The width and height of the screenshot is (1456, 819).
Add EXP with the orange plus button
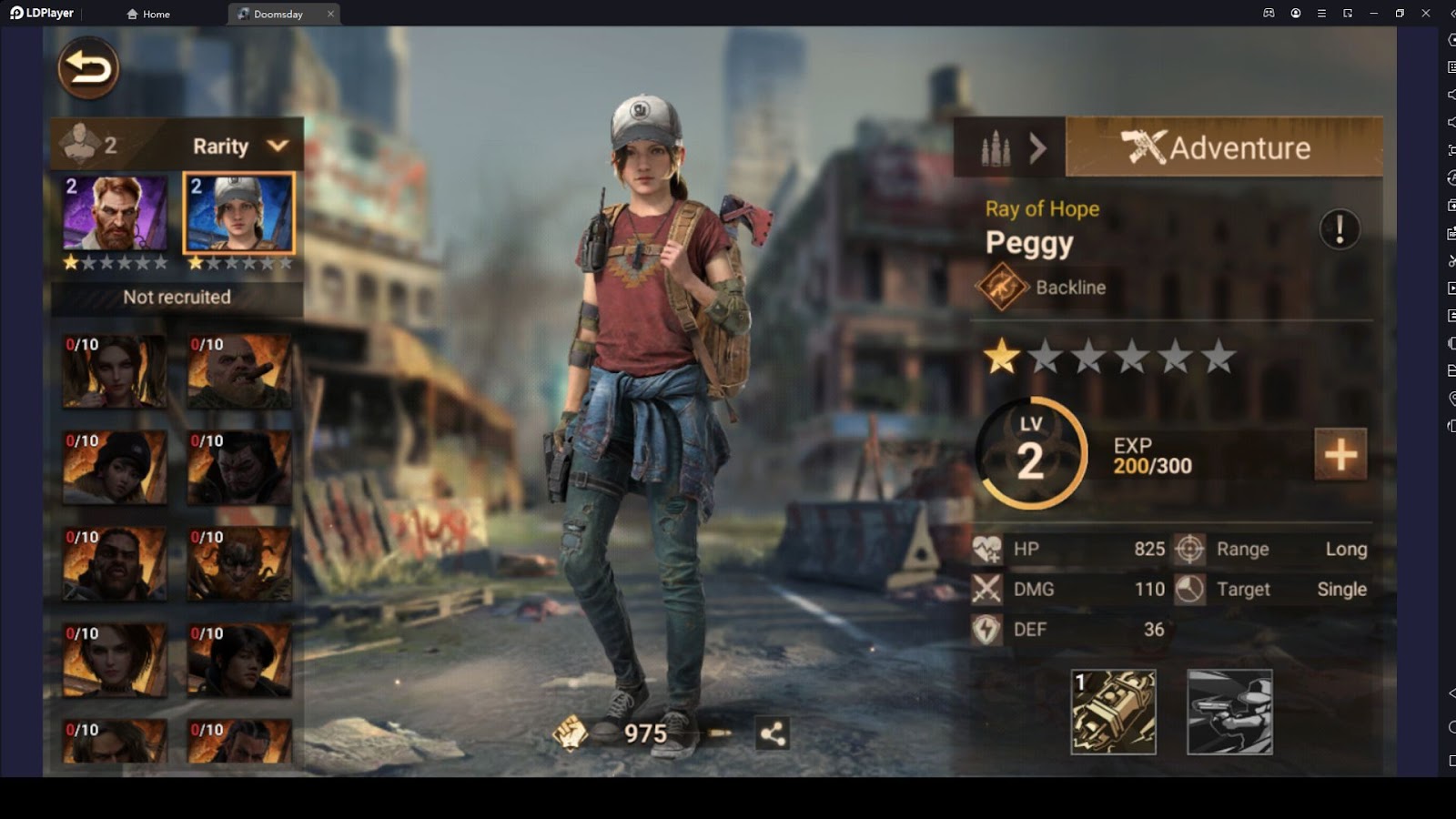click(1340, 454)
